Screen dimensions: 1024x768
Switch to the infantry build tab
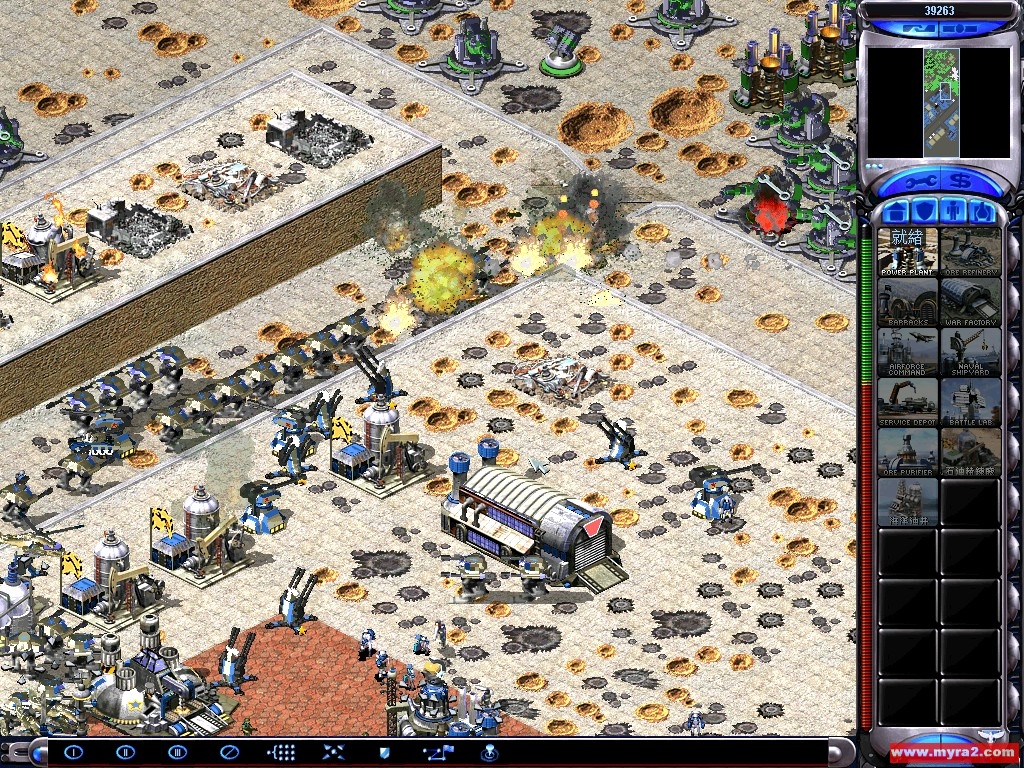[x=953, y=212]
